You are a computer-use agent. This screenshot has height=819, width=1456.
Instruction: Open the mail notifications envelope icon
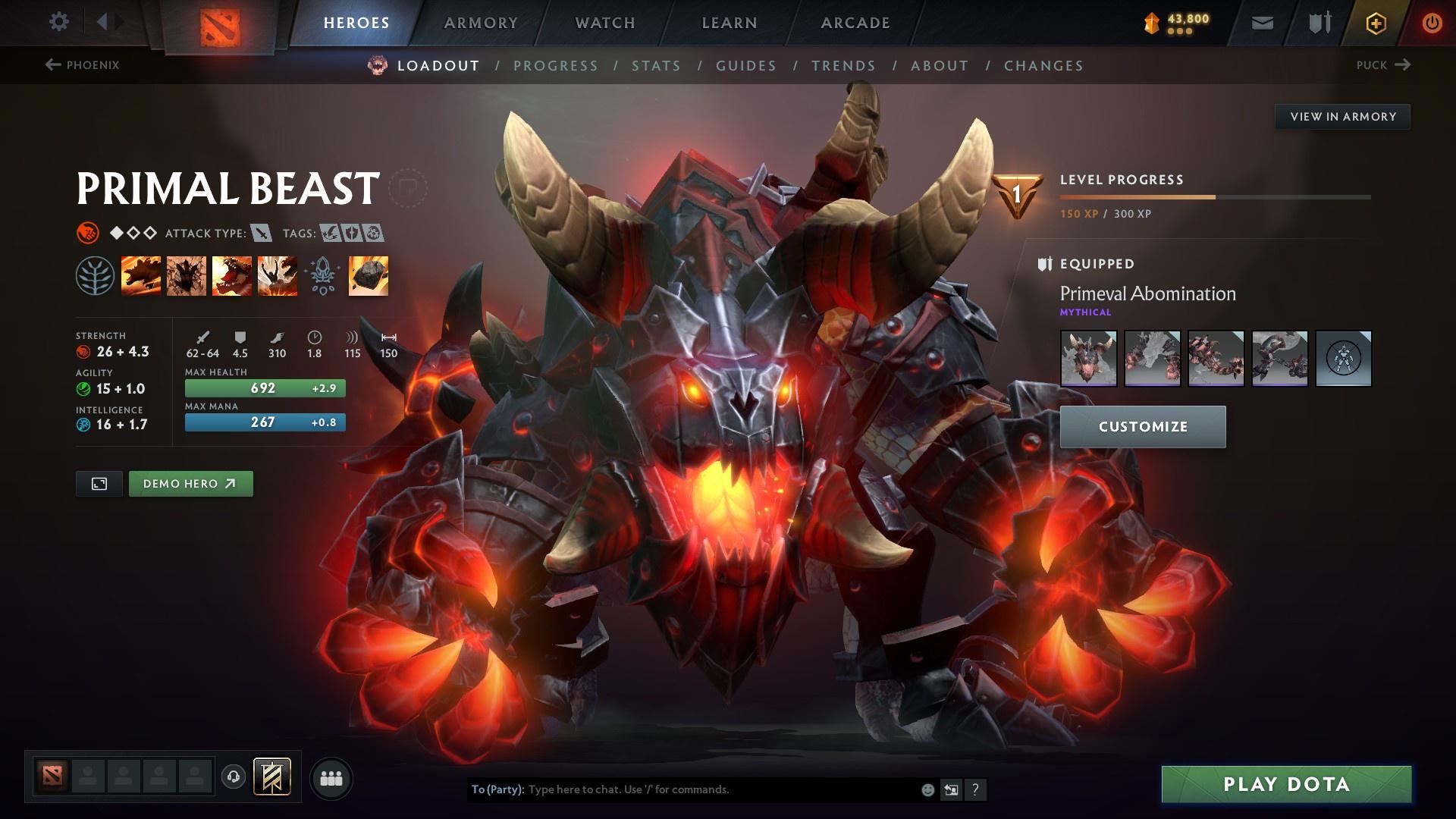click(1262, 22)
